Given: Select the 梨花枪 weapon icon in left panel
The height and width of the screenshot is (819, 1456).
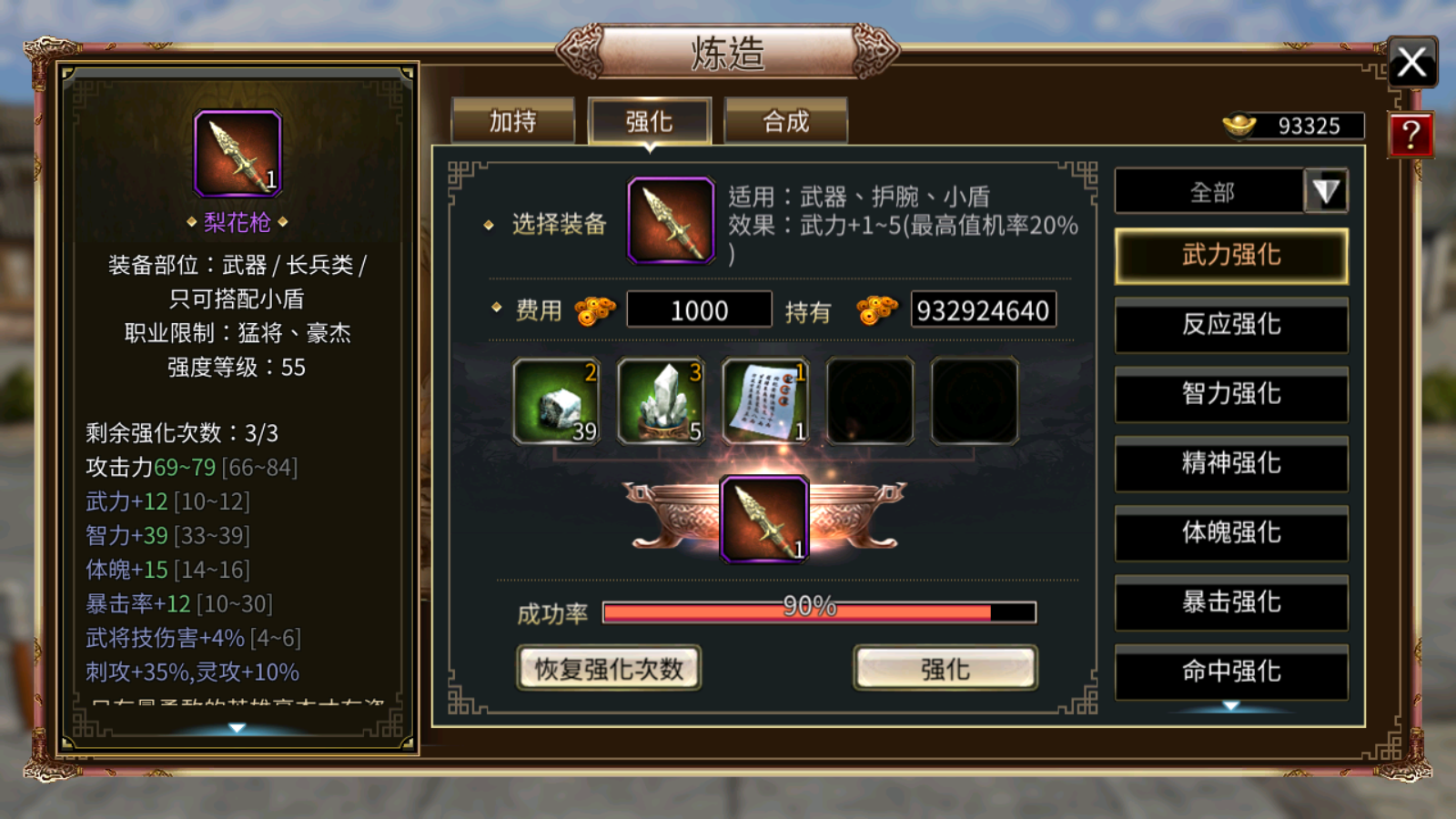Looking at the screenshot, I should 238,153.
